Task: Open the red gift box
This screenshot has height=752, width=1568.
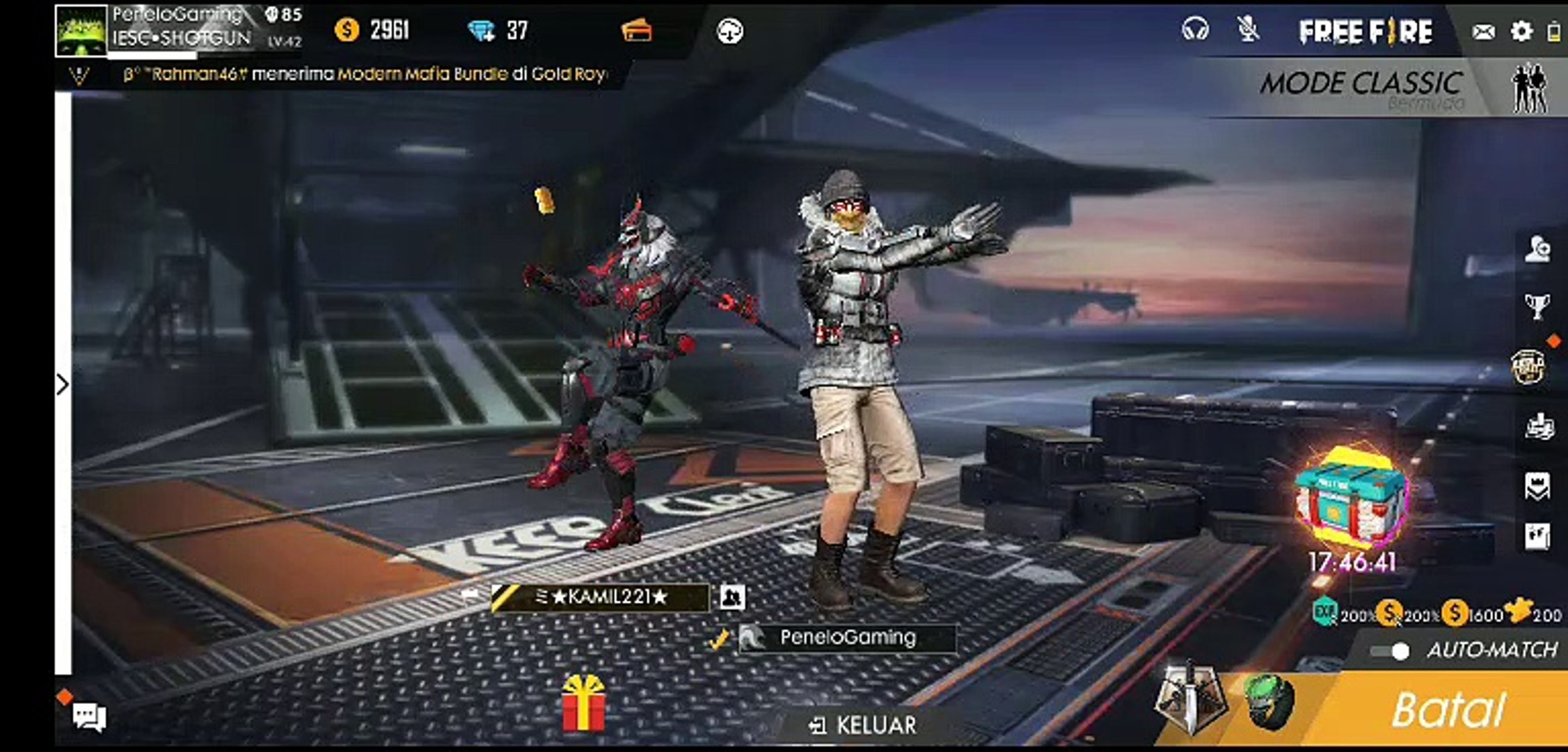Action: (583, 703)
